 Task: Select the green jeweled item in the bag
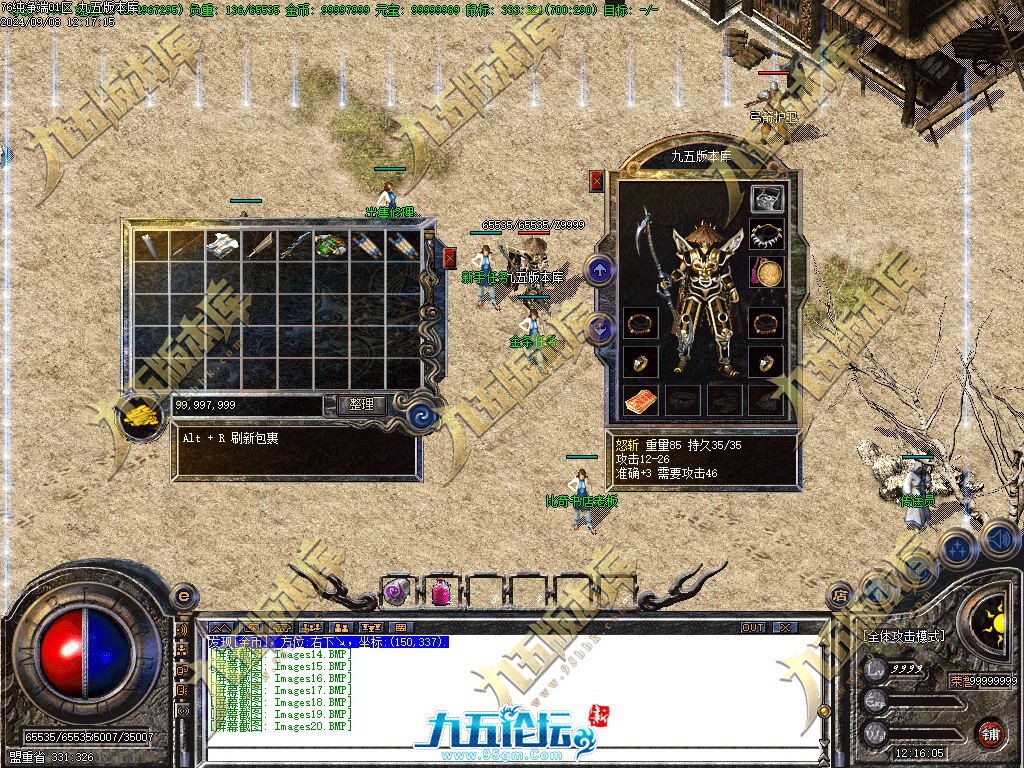pyautogui.click(x=329, y=245)
